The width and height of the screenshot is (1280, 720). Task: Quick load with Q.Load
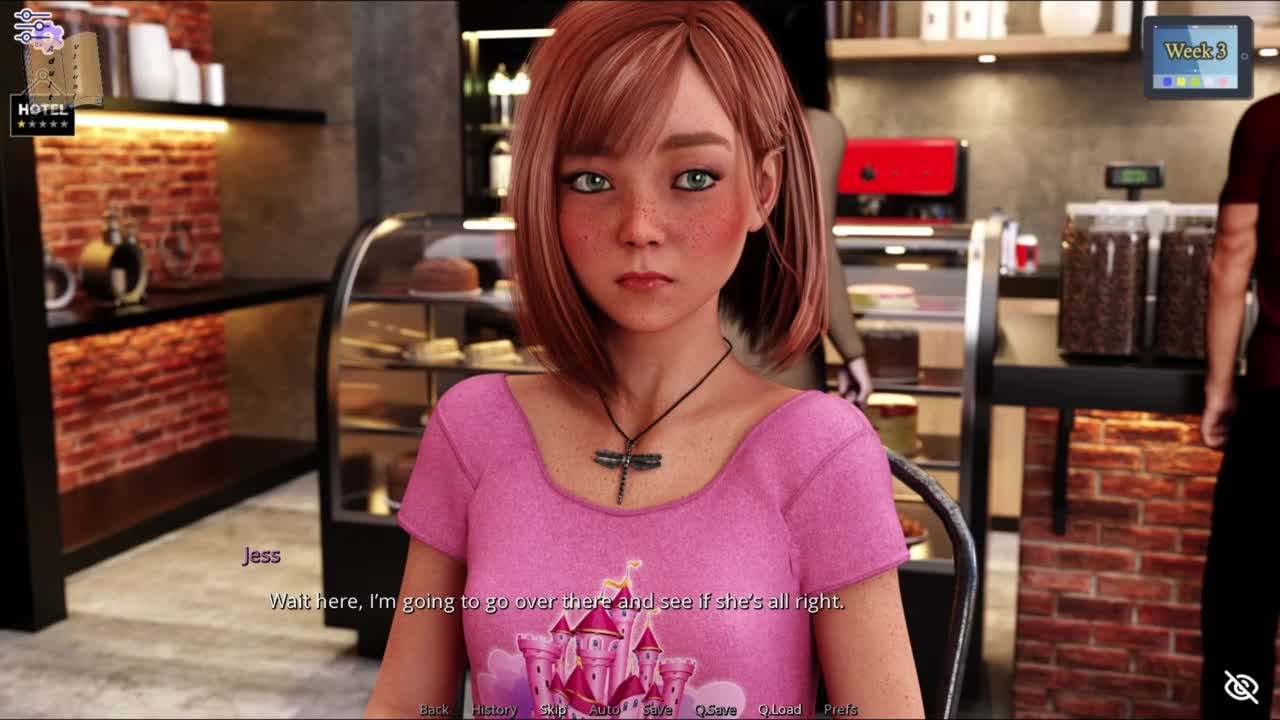[x=779, y=709]
